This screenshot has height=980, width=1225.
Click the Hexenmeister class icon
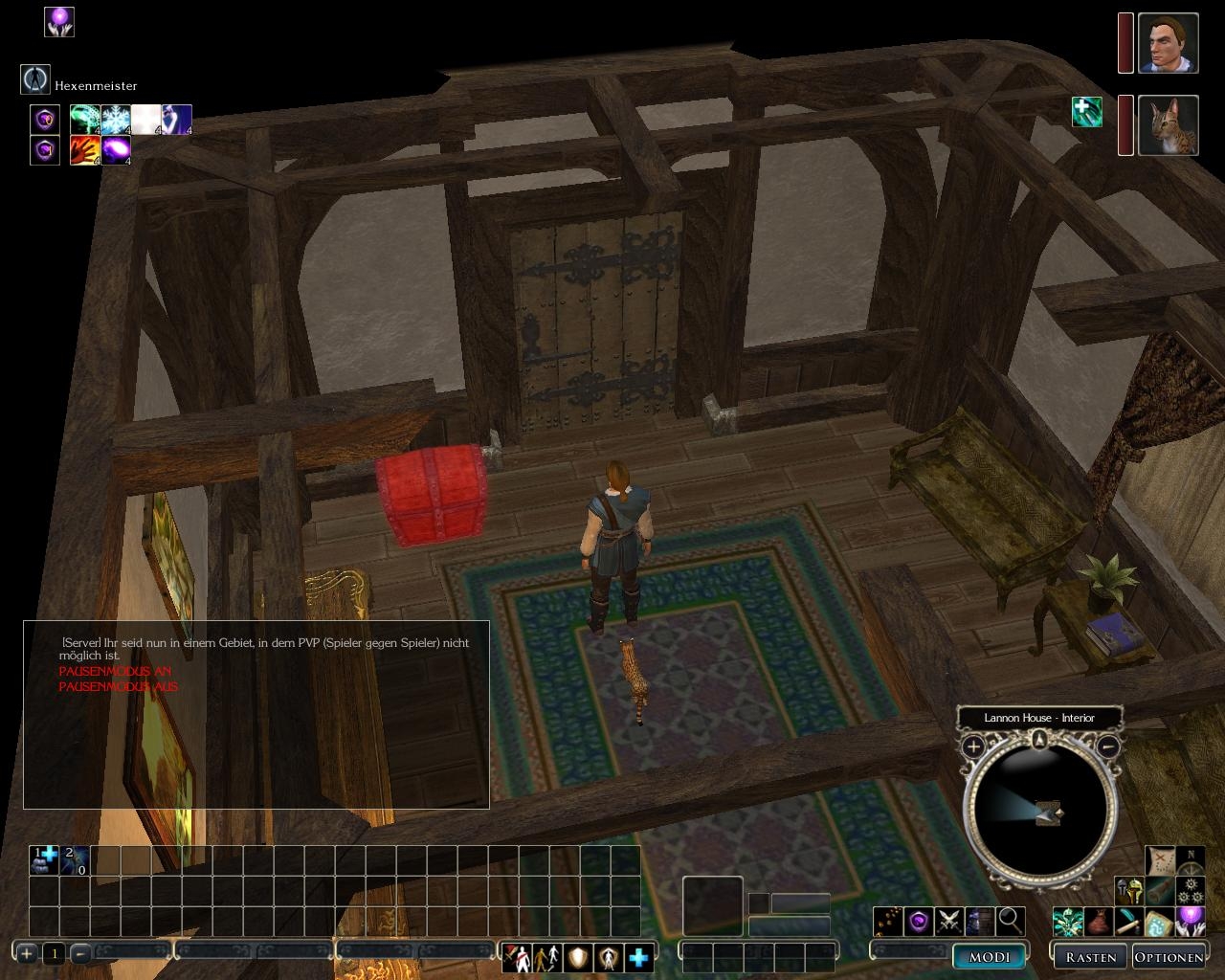pos(35,79)
